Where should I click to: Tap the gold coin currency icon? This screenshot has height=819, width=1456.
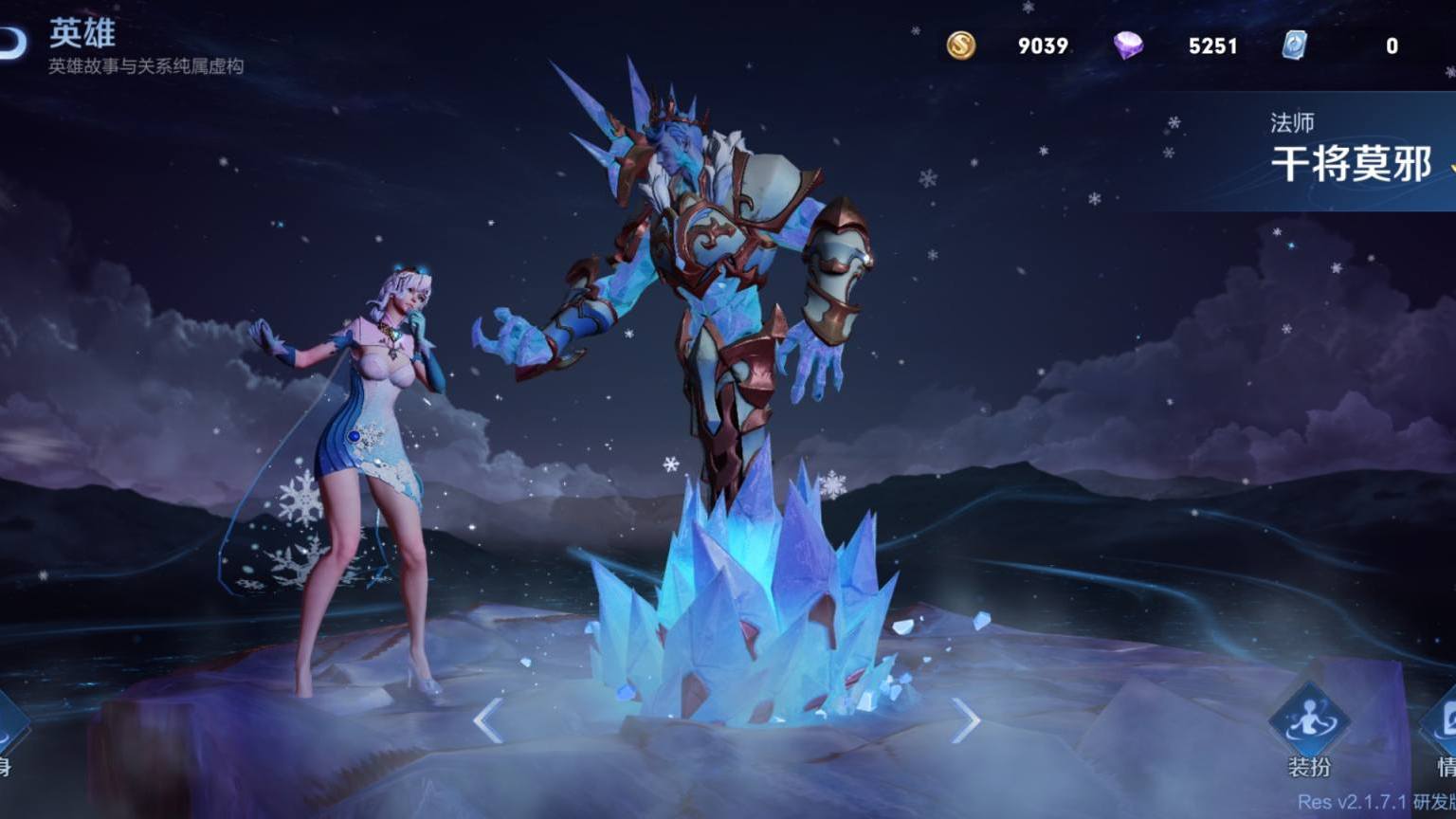point(960,45)
